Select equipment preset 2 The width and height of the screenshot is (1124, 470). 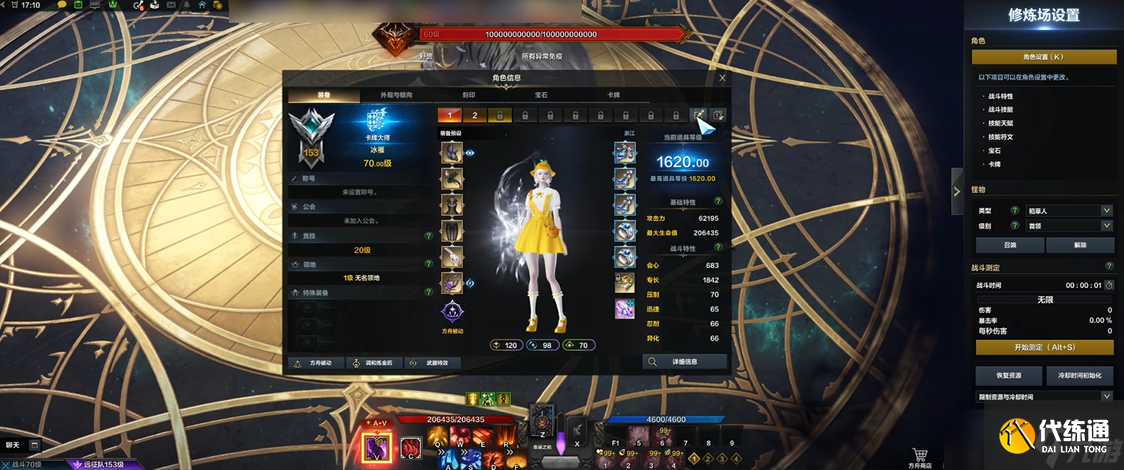475,115
